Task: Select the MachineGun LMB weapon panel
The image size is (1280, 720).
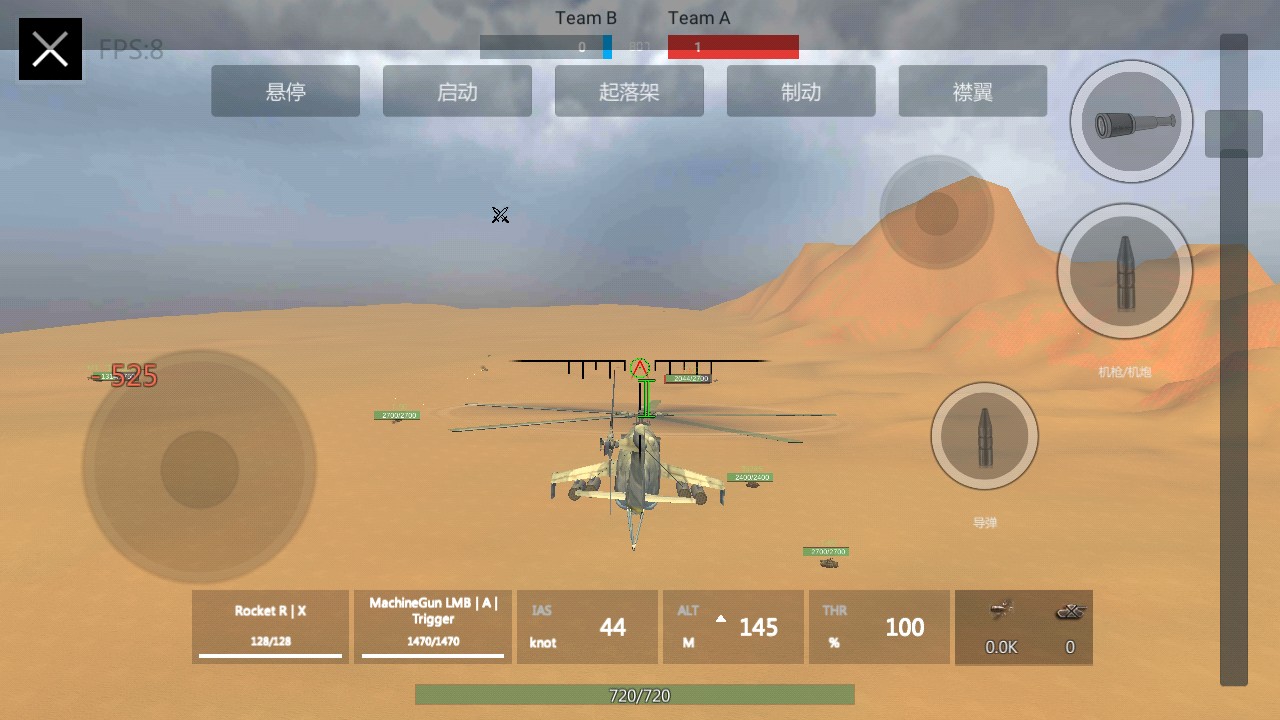Action: (x=433, y=627)
